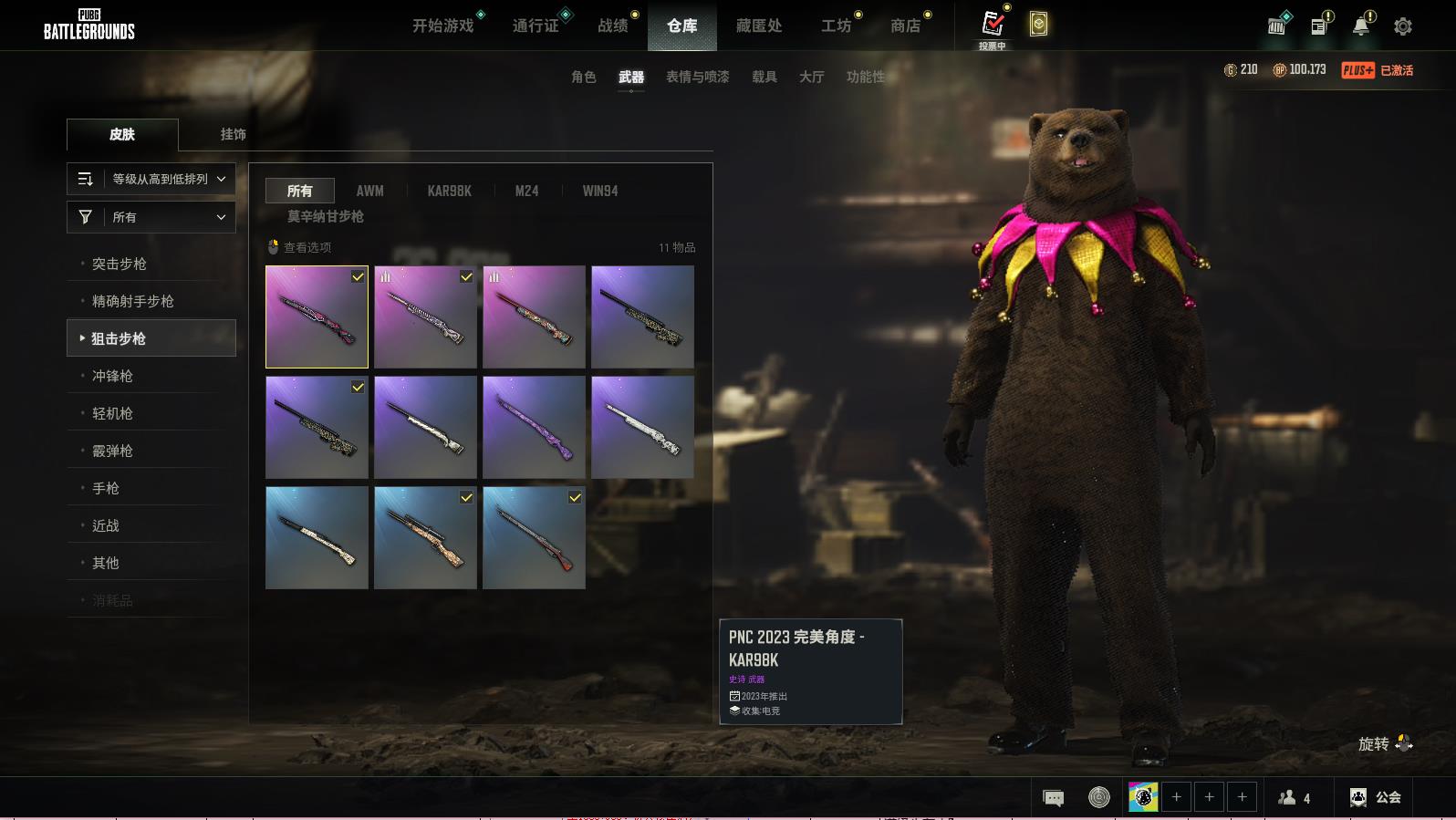Show notifications via the bell icon
This screenshot has height=820, width=1456.
[1361, 26]
